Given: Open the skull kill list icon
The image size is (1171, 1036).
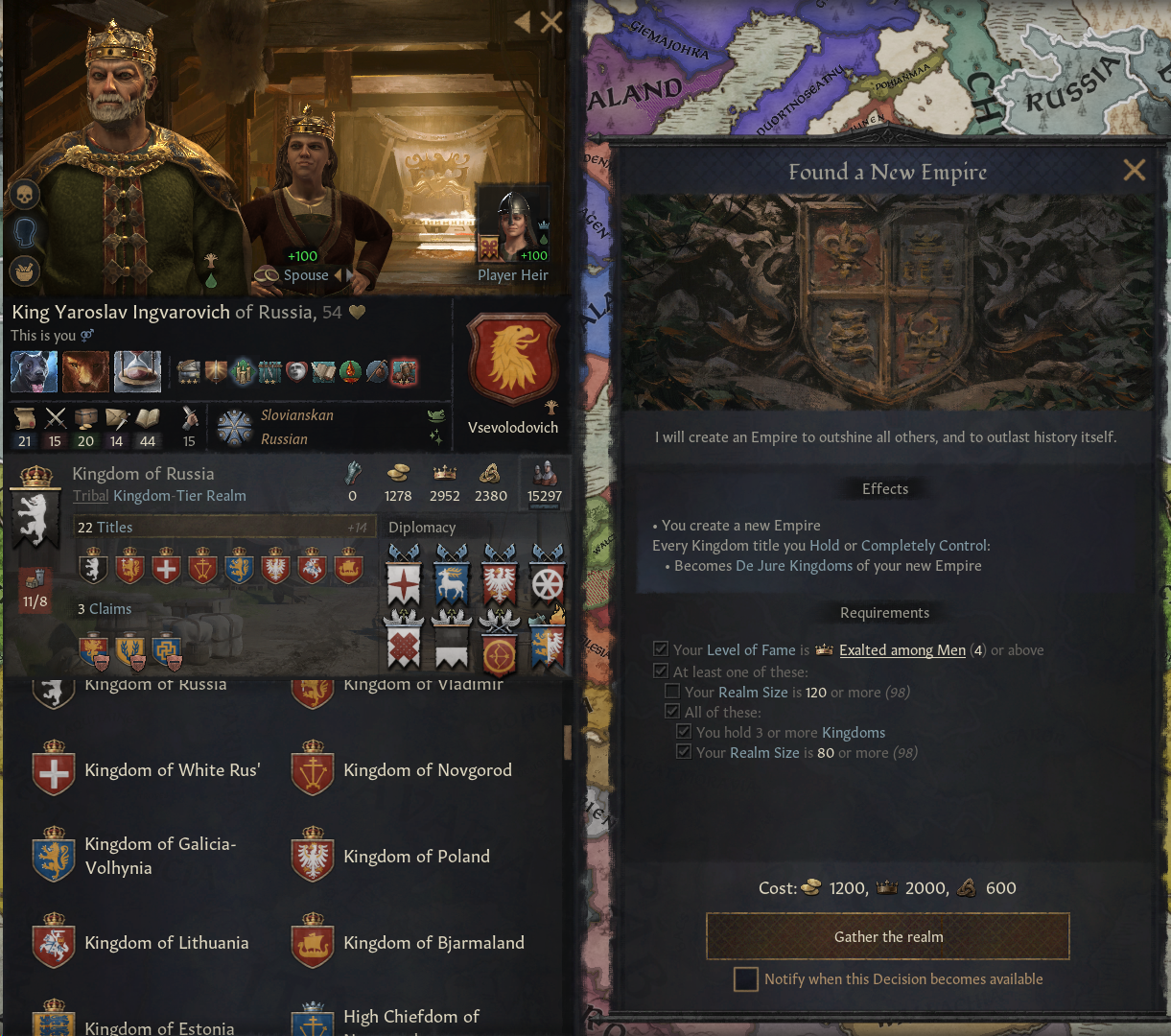Looking at the screenshot, I should [24, 195].
